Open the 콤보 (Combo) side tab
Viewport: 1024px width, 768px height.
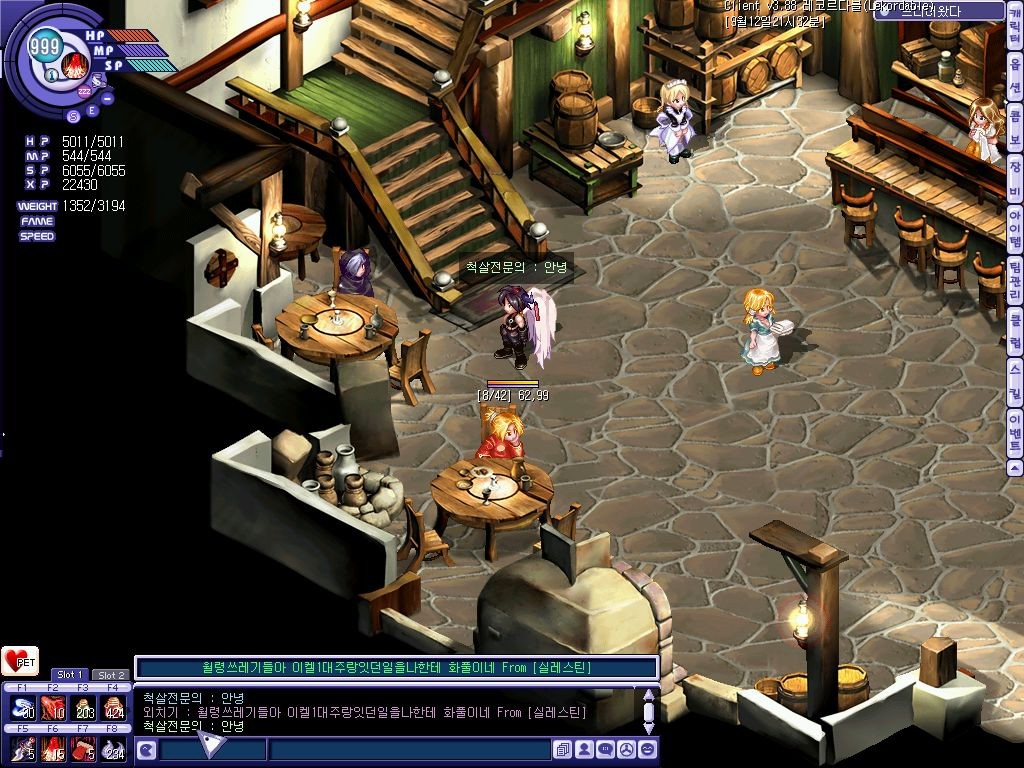tap(1014, 121)
